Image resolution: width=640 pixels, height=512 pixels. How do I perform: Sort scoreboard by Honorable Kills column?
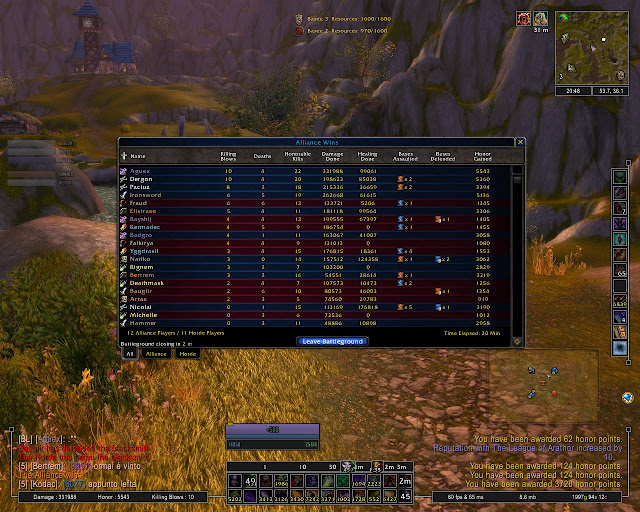click(x=296, y=156)
